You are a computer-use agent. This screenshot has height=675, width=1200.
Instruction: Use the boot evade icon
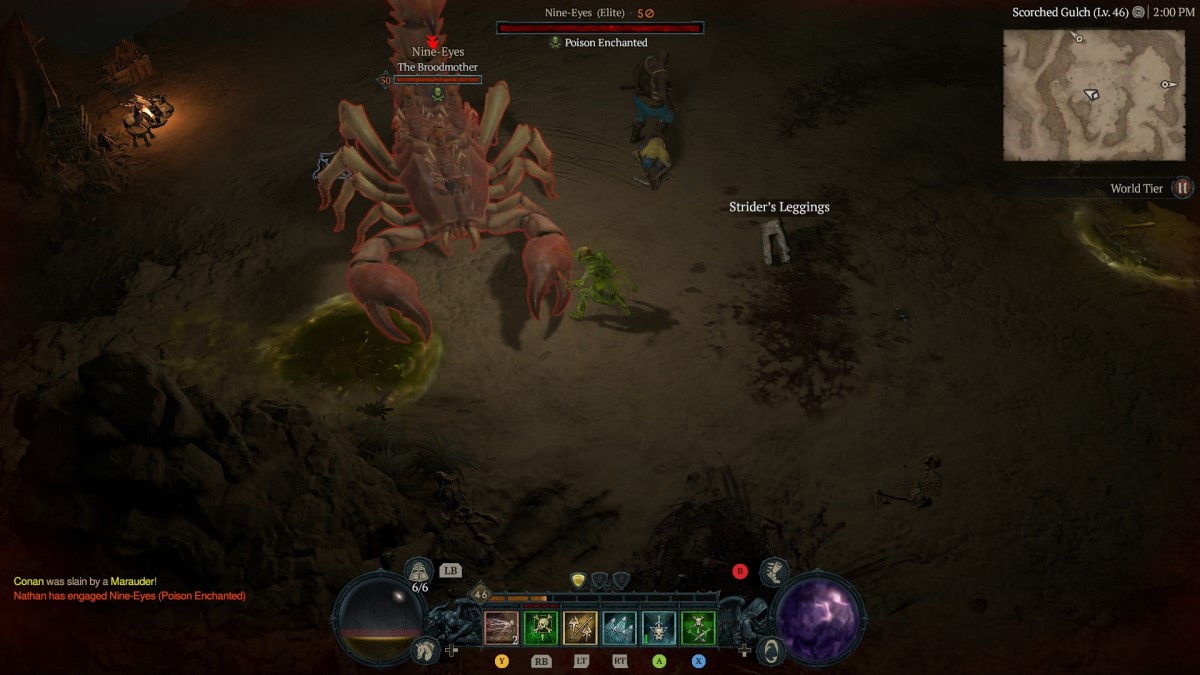pyautogui.click(x=772, y=572)
